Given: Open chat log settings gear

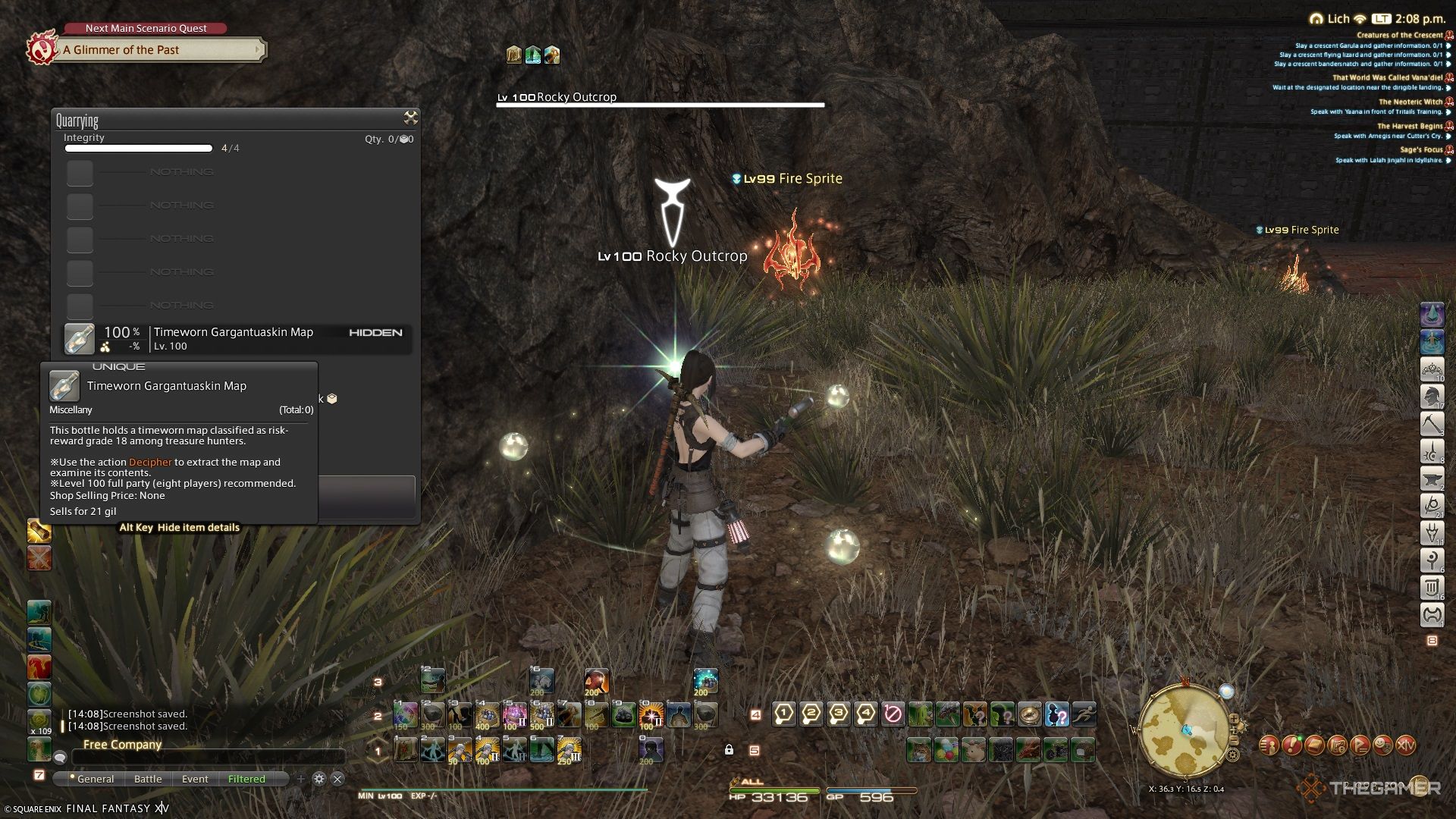Looking at the screenshot, I should 319,779.
